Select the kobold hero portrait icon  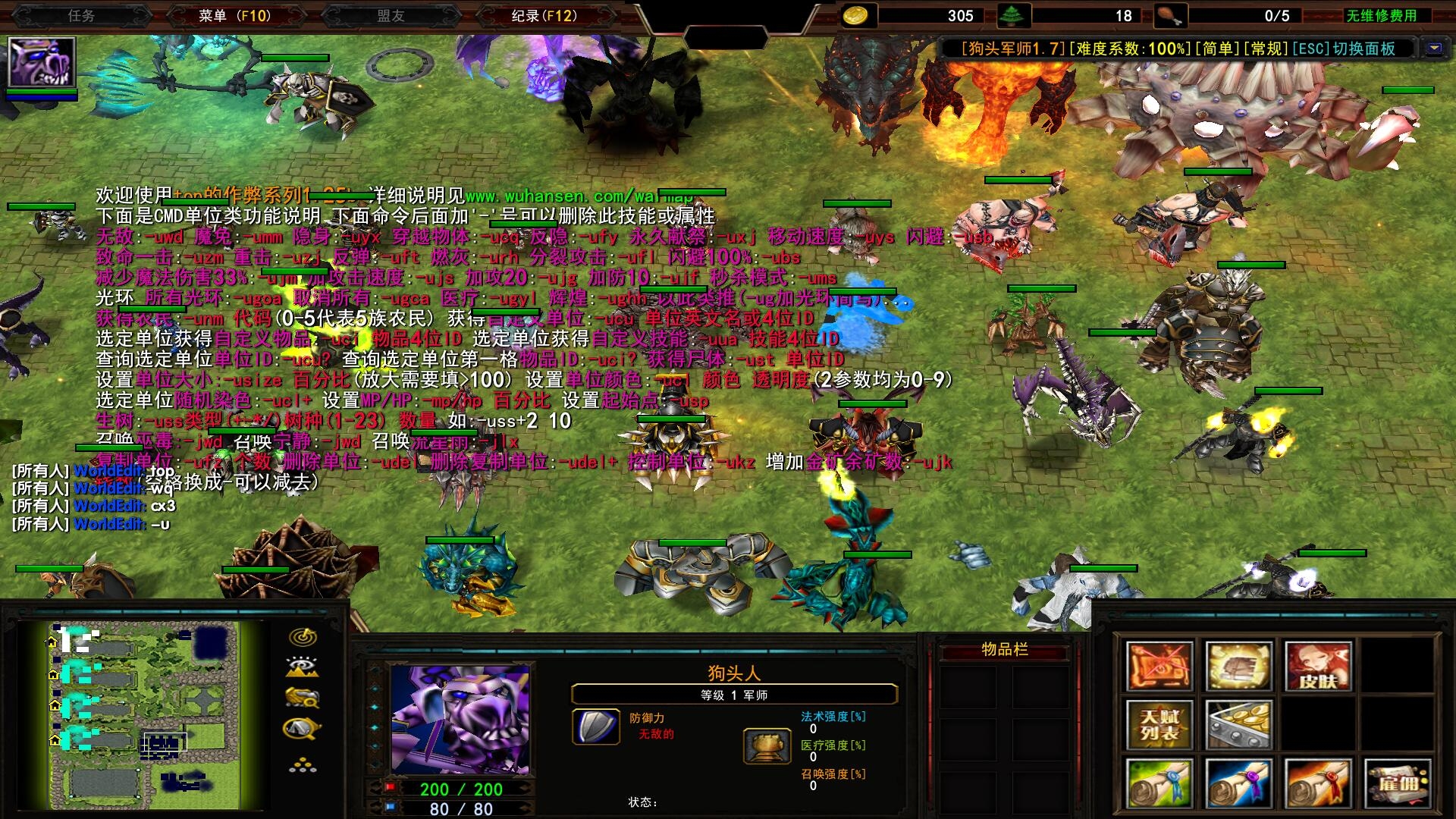point(42,62)
